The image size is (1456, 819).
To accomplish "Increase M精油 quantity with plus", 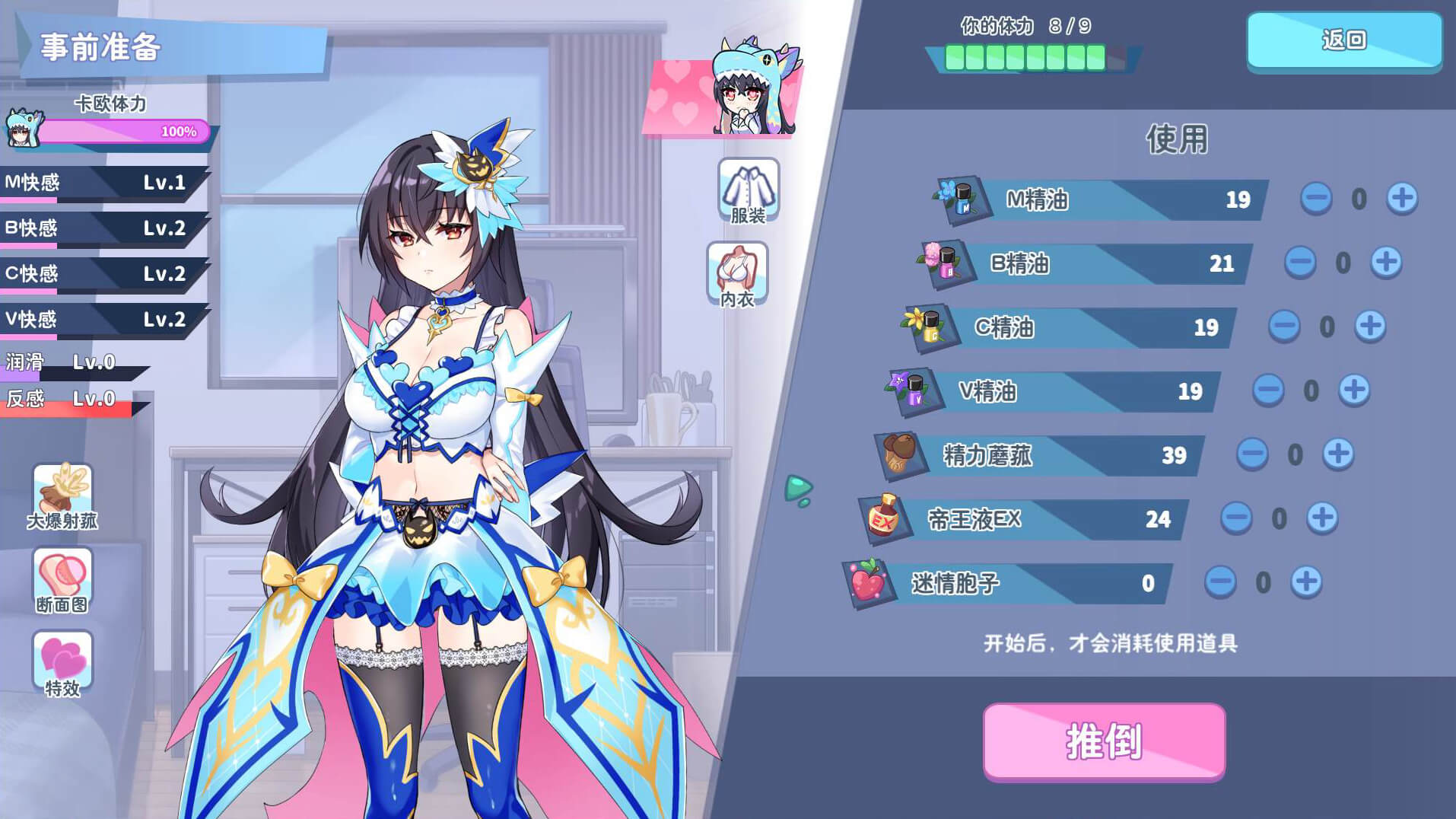I will 1401,198.
